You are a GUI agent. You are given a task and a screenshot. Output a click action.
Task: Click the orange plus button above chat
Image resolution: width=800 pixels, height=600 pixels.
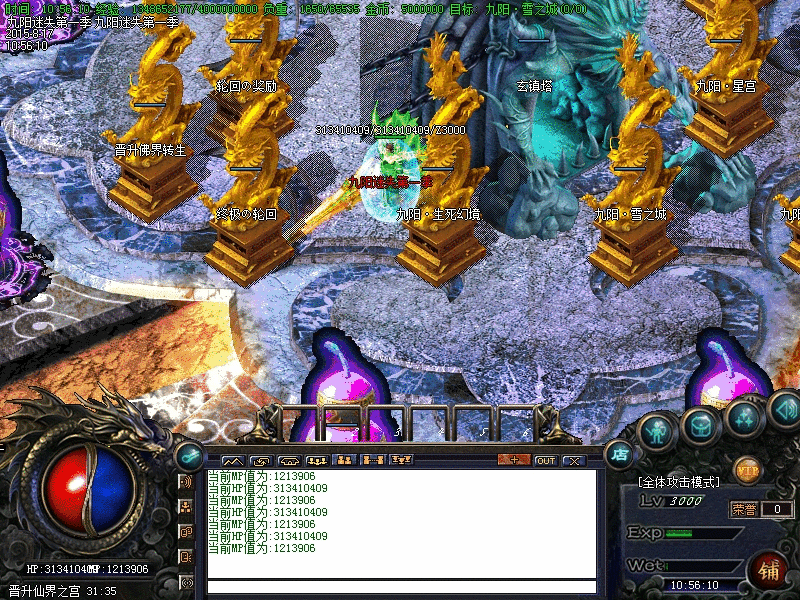click(x=514, y=460)
